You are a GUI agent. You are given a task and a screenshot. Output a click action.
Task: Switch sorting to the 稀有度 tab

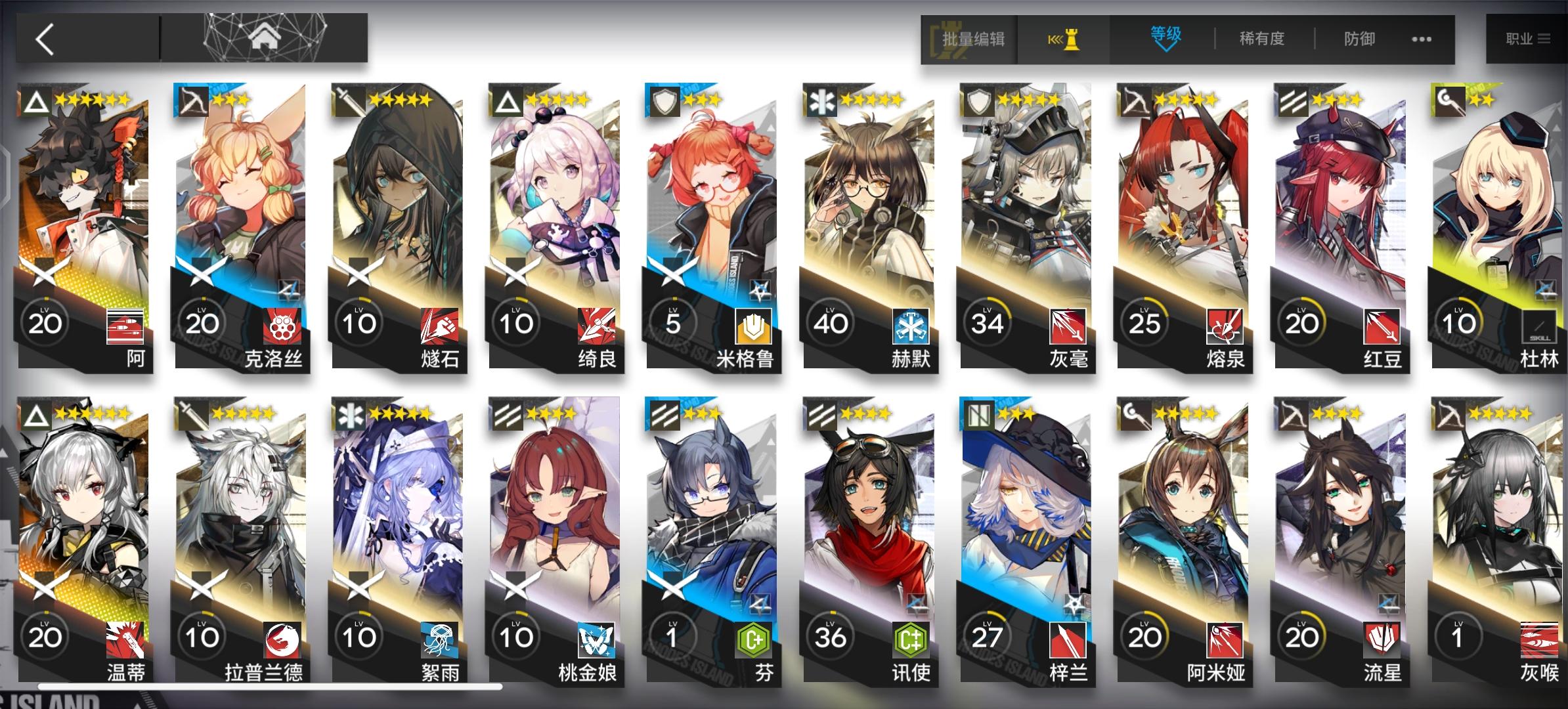[x=1261, y=39]
